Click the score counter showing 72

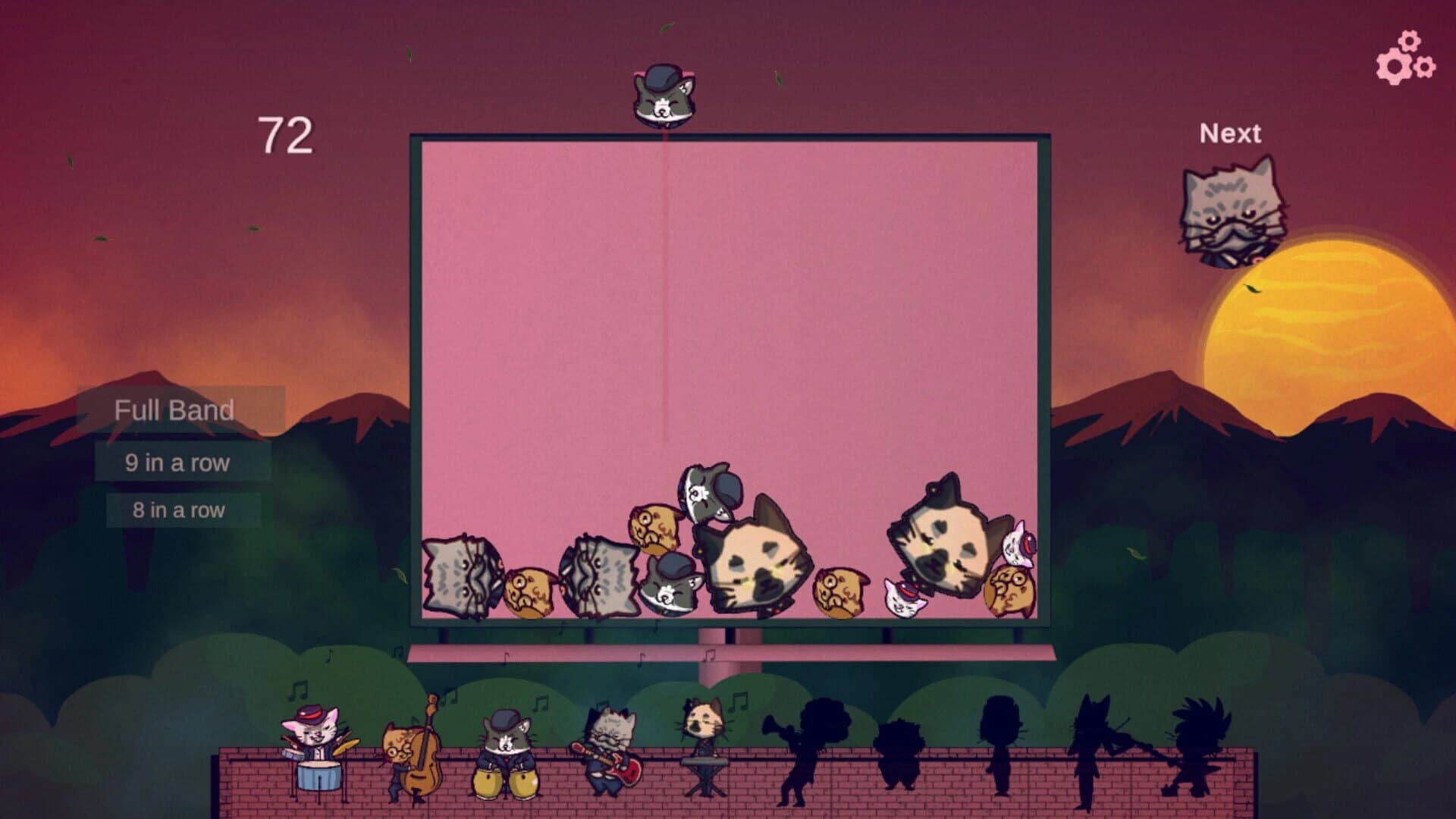286,135
